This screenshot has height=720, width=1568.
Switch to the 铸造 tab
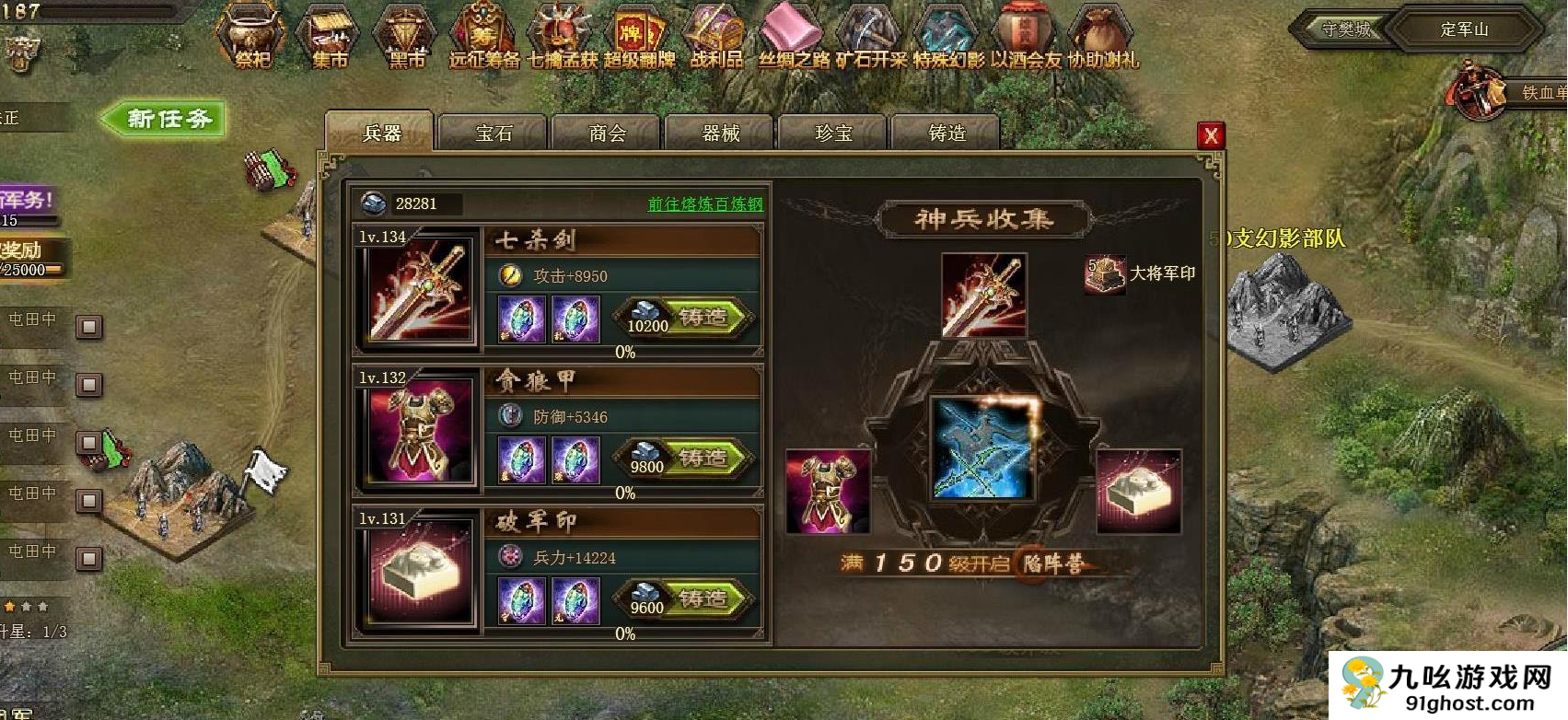(947, 134)
